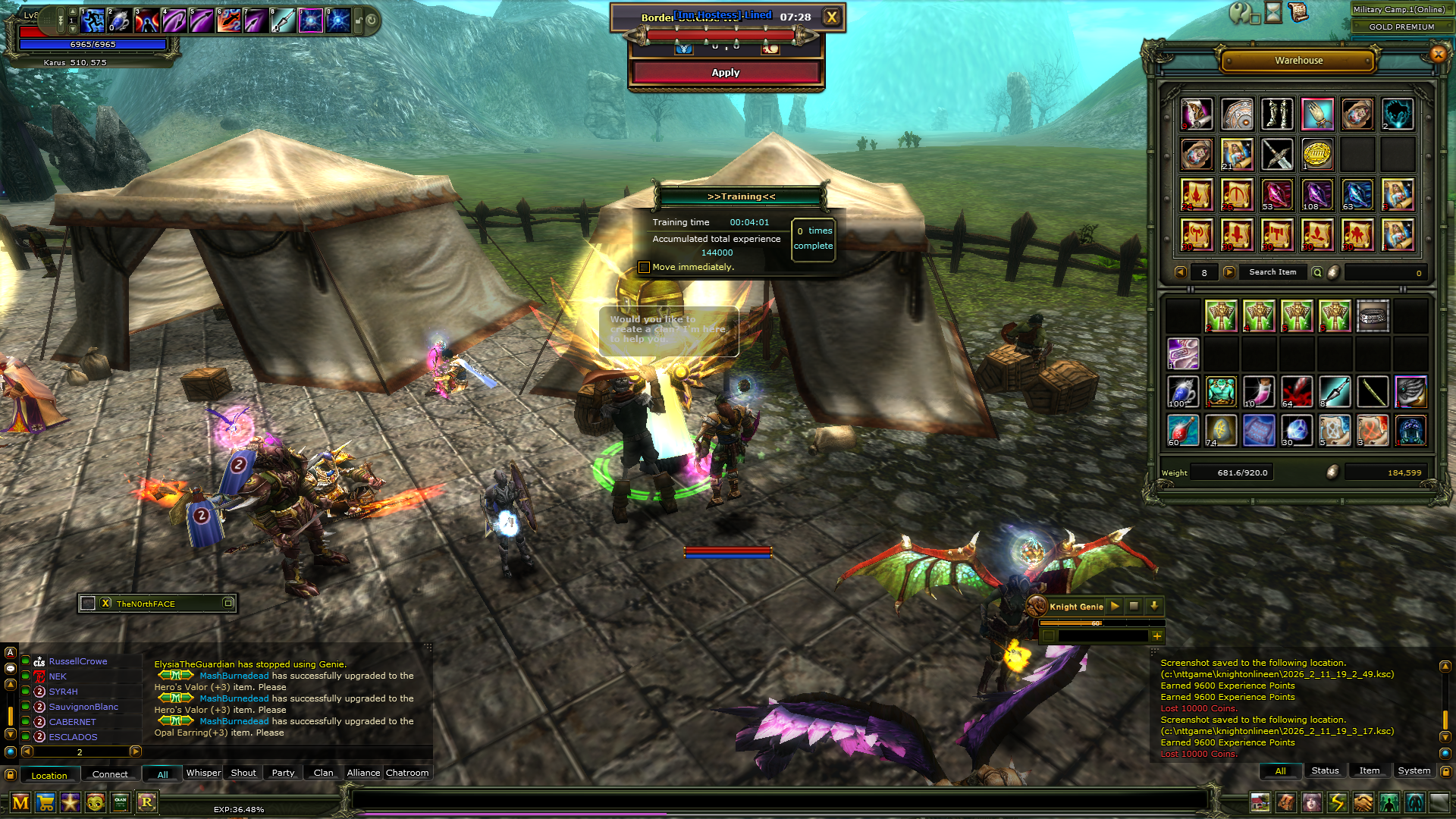Screen dimensions: 1456x819
Task: Tick the 'Move immediately' checkbox
Action: point(644,267)
